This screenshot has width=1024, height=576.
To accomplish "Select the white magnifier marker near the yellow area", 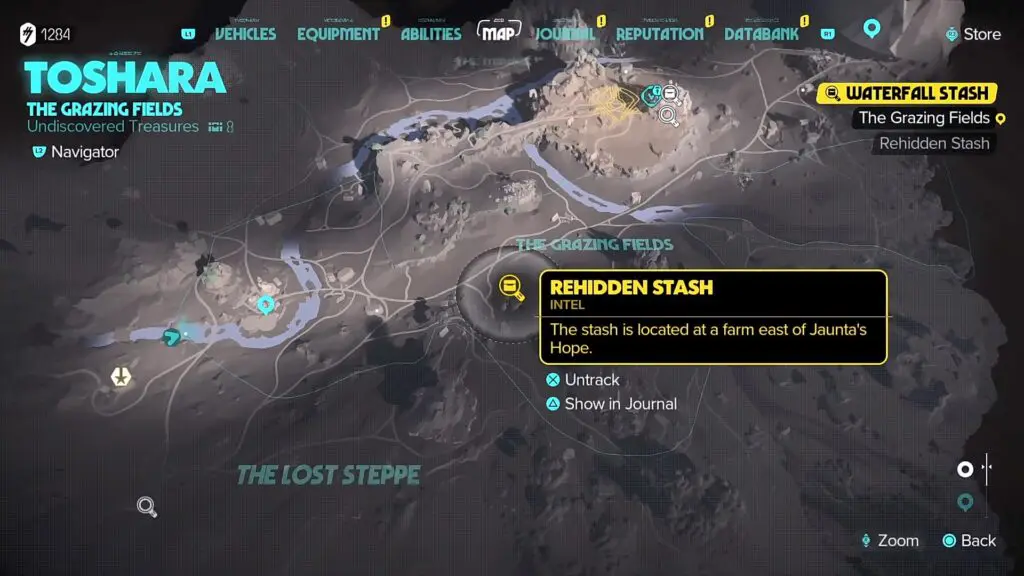I will pos(669,115).
